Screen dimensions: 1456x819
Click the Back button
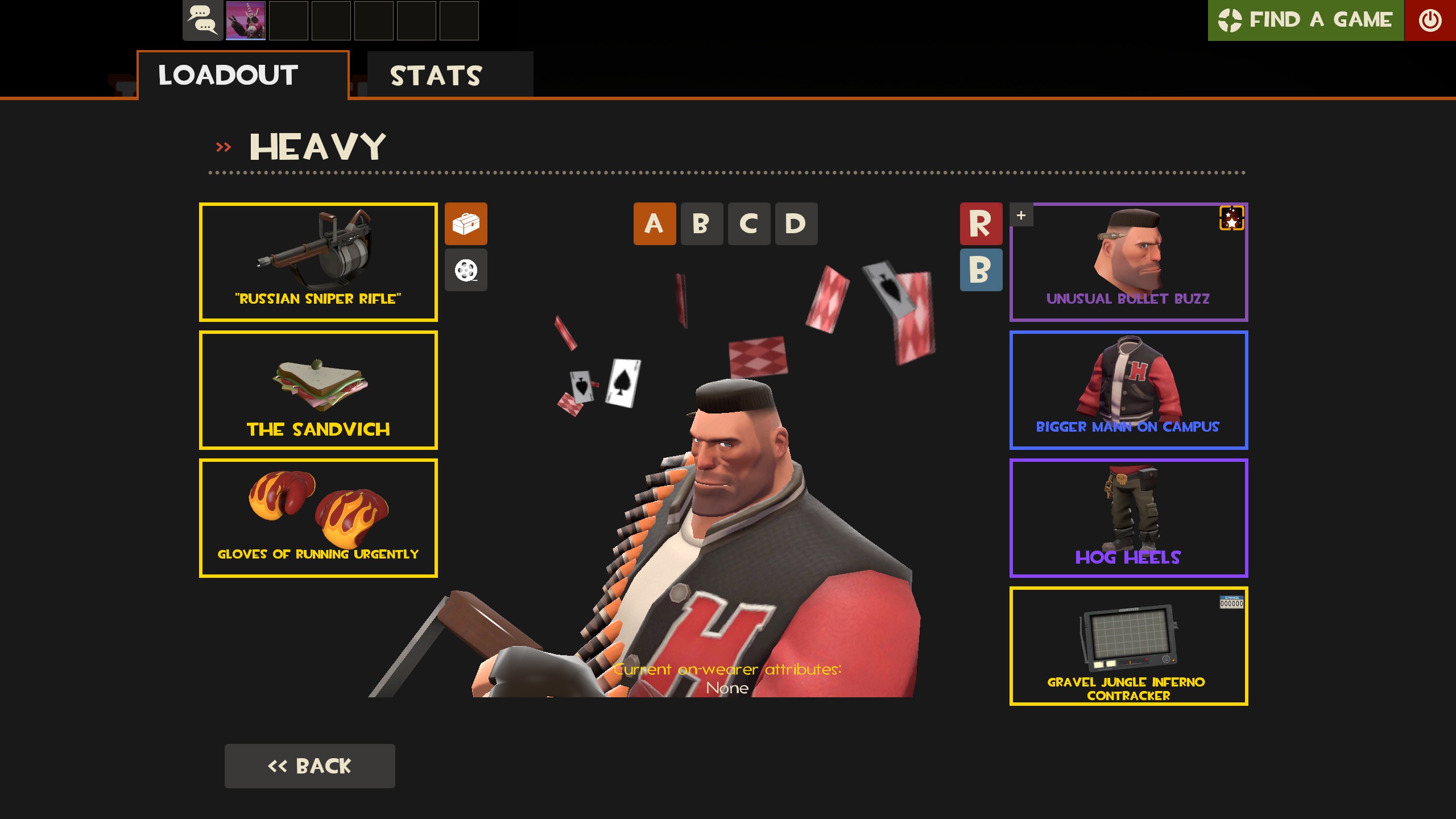[310, 766]
